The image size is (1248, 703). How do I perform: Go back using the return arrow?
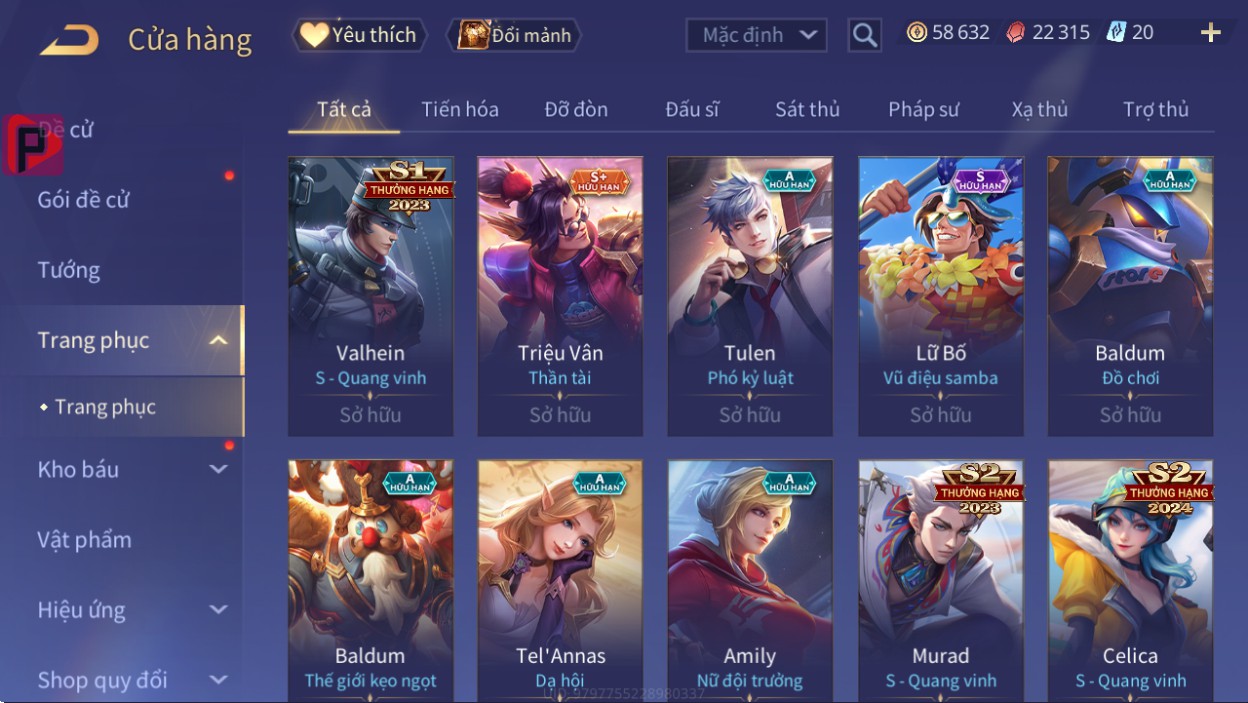click(69, 40)
